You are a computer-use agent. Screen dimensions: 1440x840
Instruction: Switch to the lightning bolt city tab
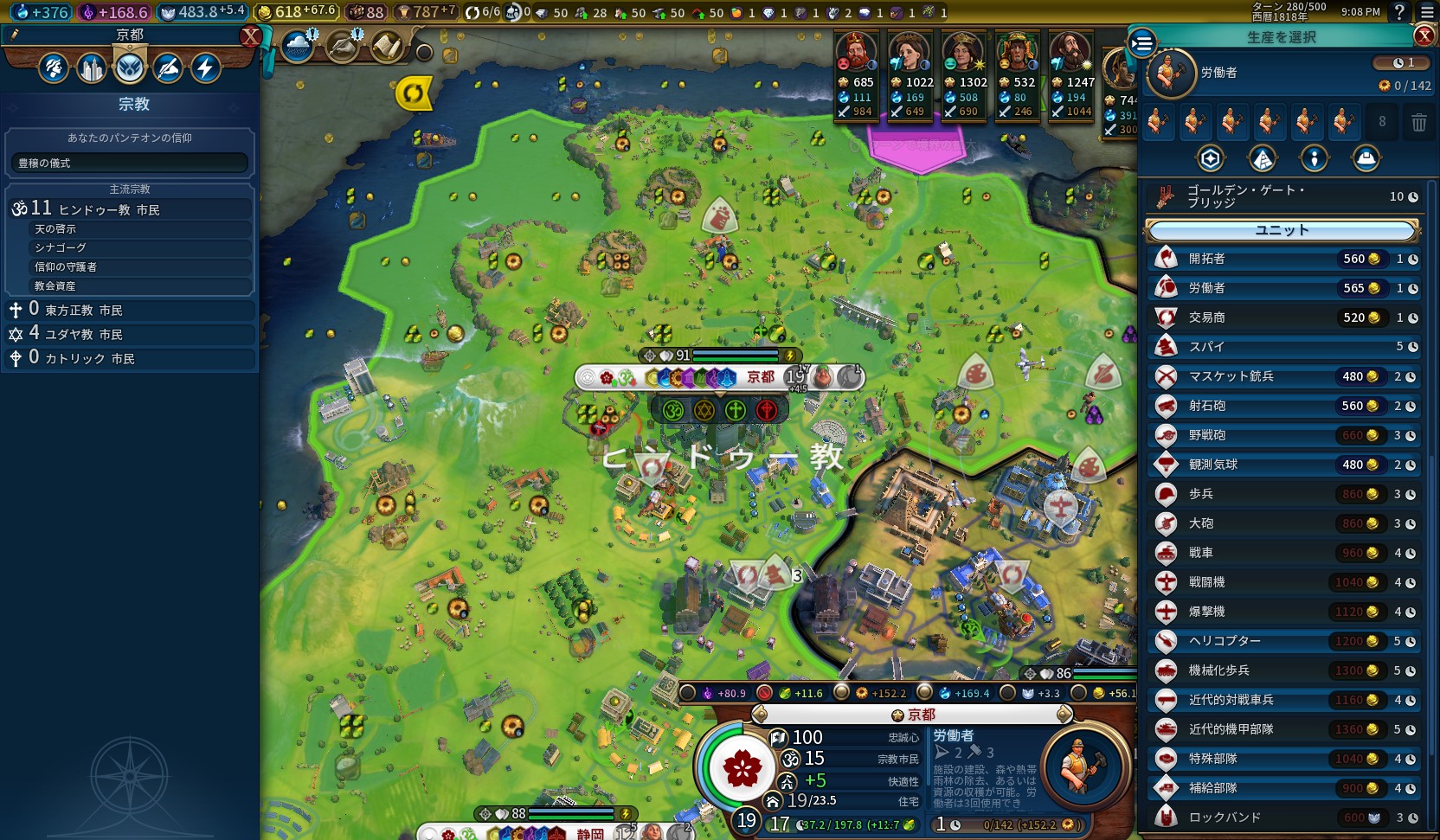pyautogui.click(x=205, y=67)
